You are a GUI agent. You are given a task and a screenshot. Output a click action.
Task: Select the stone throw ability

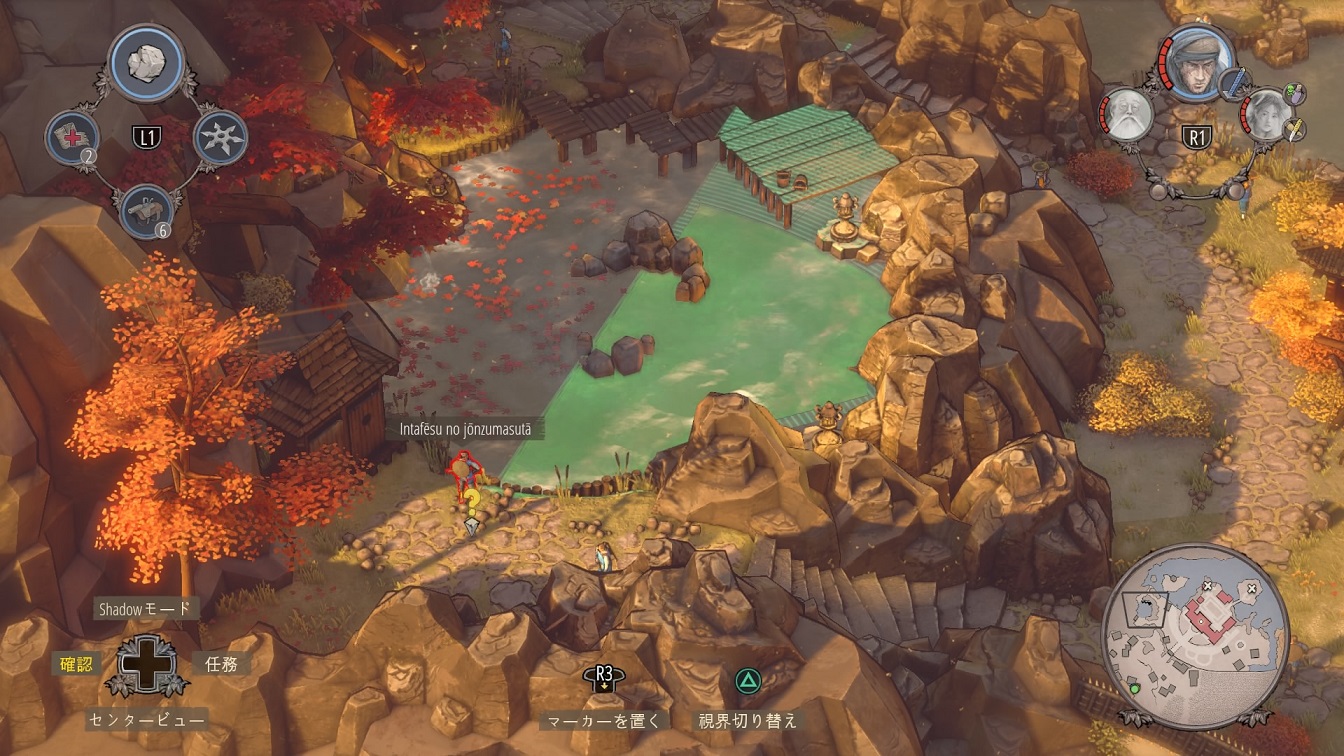tap(148, 60)
